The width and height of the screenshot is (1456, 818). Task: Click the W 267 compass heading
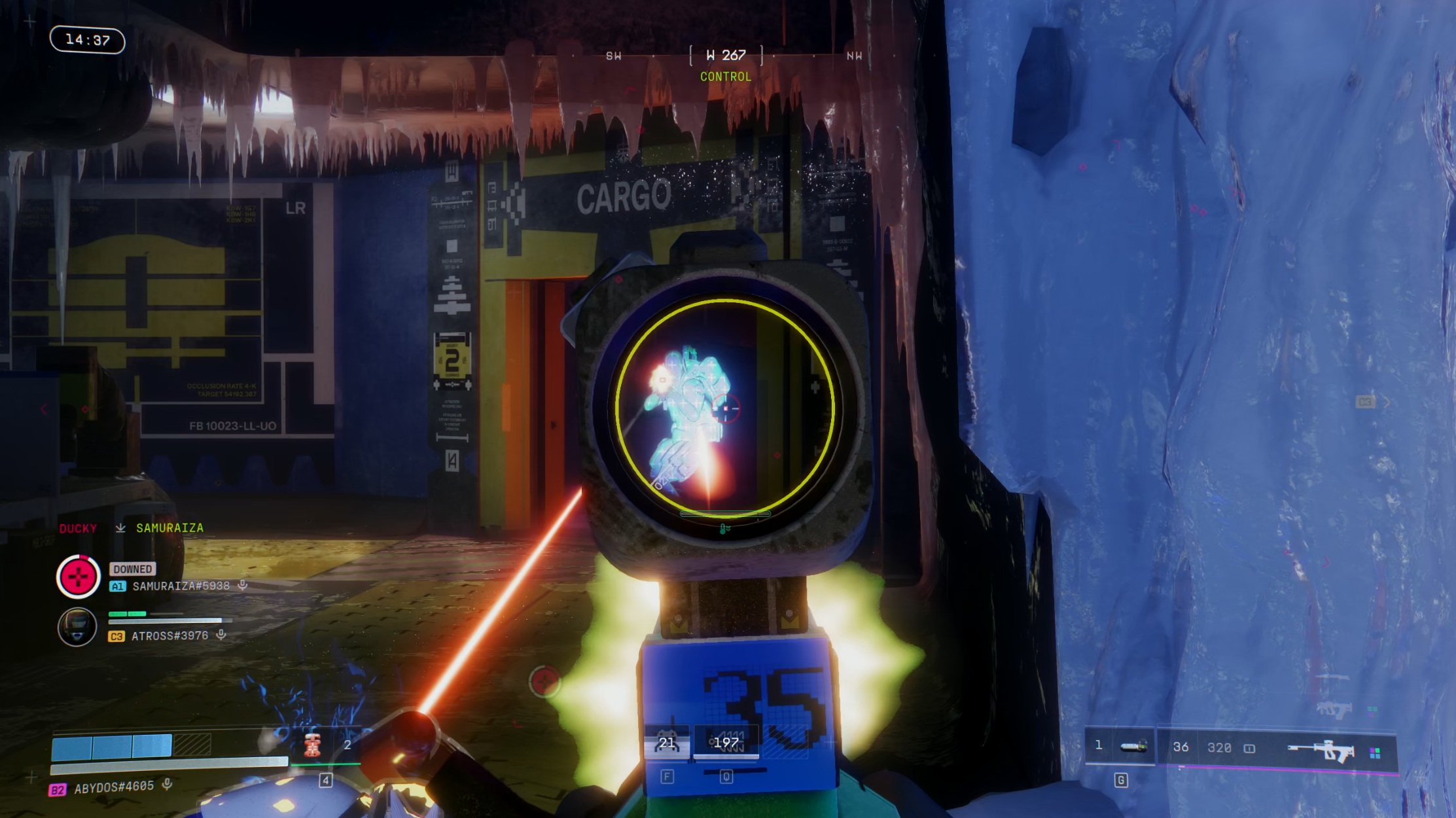point(726,56)
